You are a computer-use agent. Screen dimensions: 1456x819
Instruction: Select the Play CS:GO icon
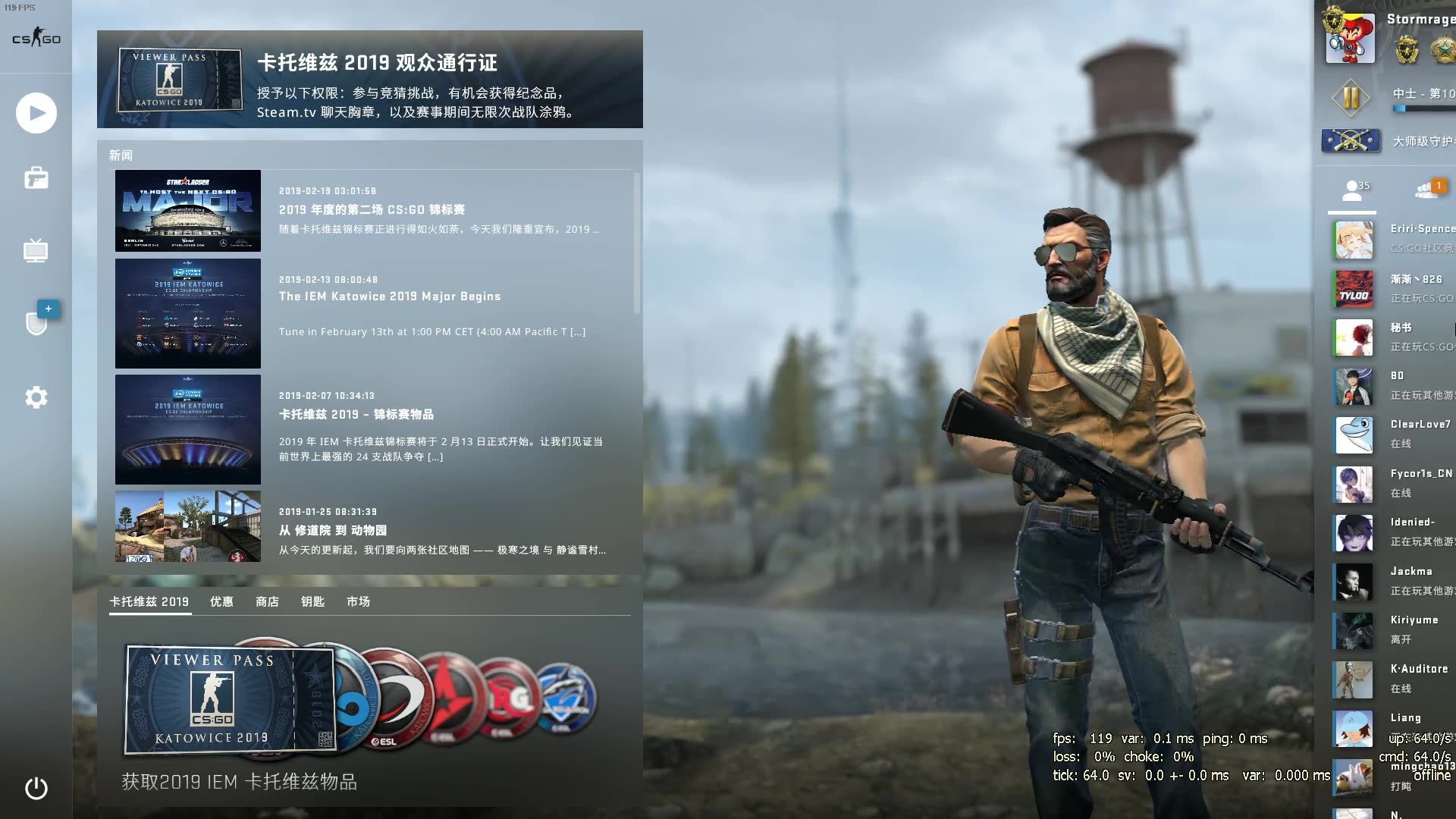tap(36, 112)
